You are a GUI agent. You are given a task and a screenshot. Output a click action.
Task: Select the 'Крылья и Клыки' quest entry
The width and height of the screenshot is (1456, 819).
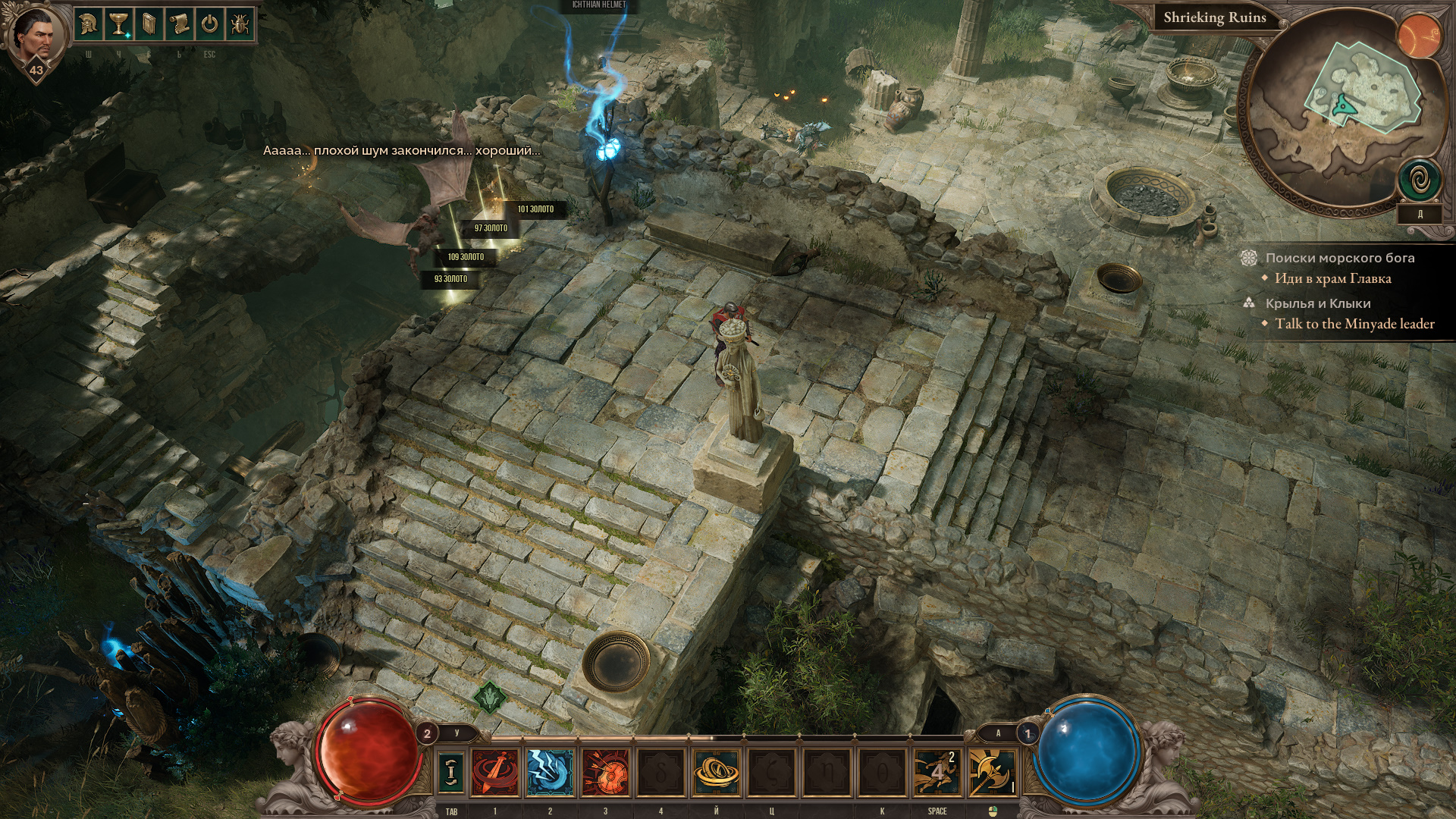click(x=1317, y=303)
